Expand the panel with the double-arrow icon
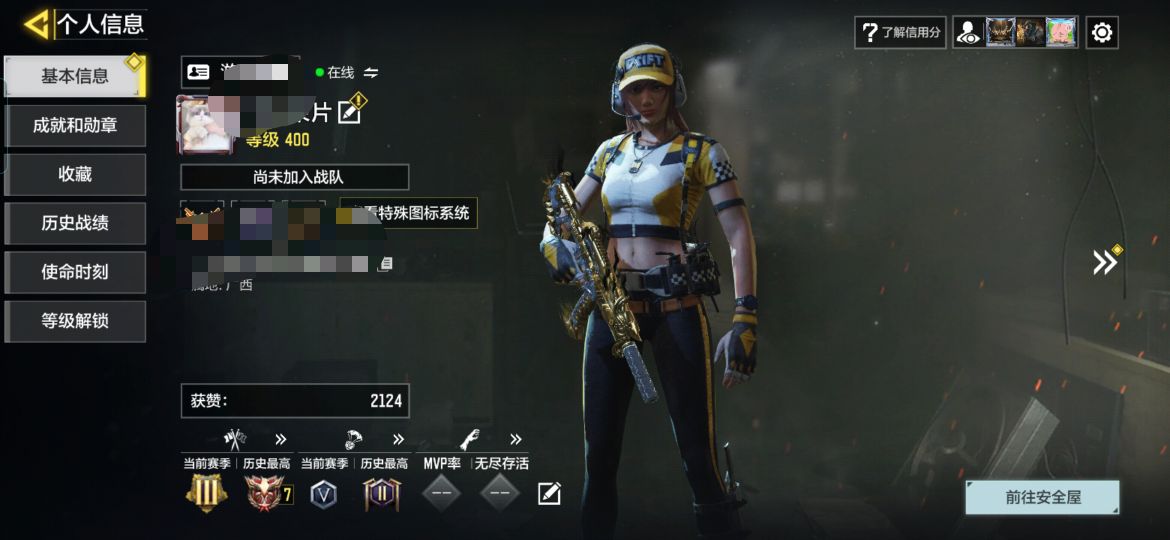The width and height of the screenshot is (1170, 540). coord(1104,262)
